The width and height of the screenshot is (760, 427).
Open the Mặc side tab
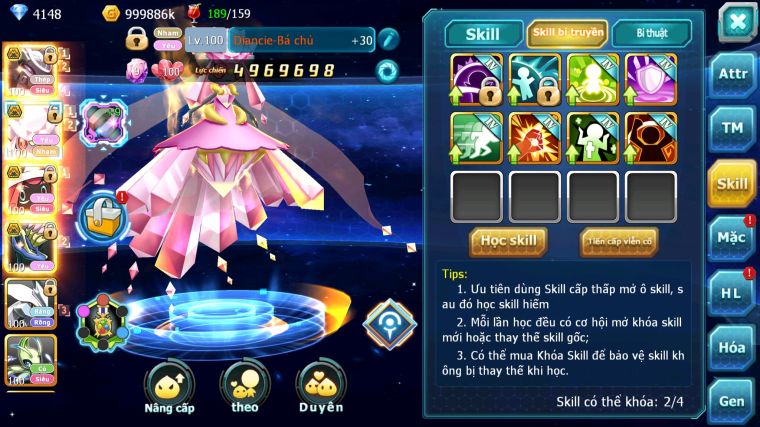pos(732,237)
